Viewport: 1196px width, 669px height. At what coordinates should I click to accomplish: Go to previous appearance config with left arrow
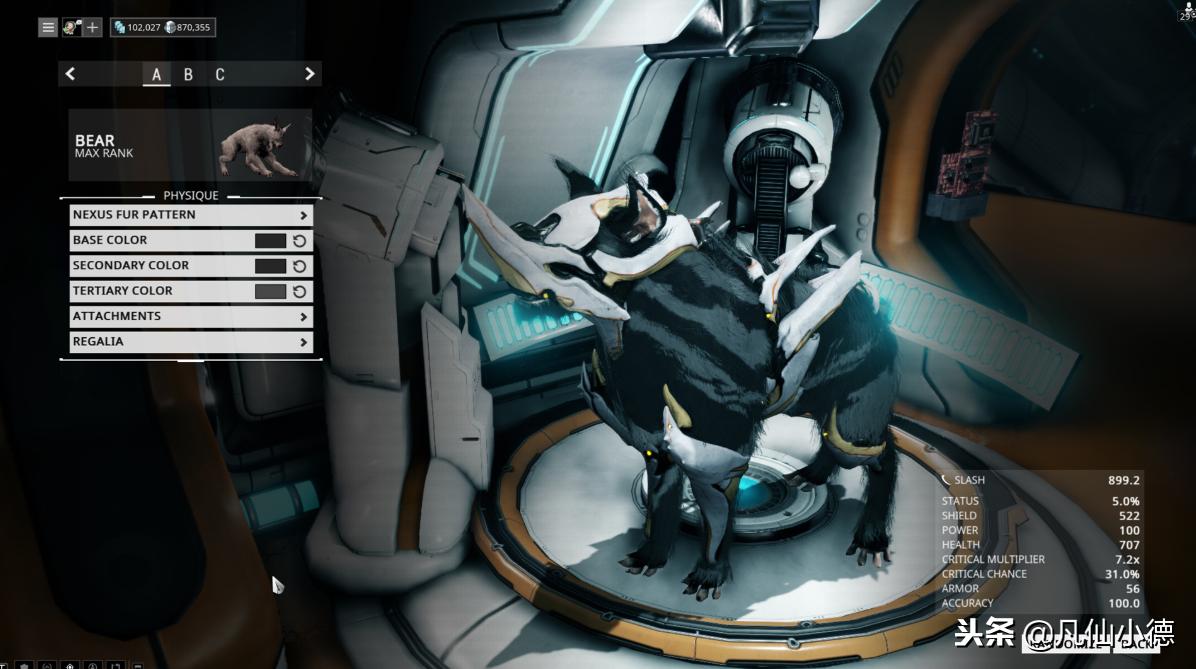coord(70,74)
